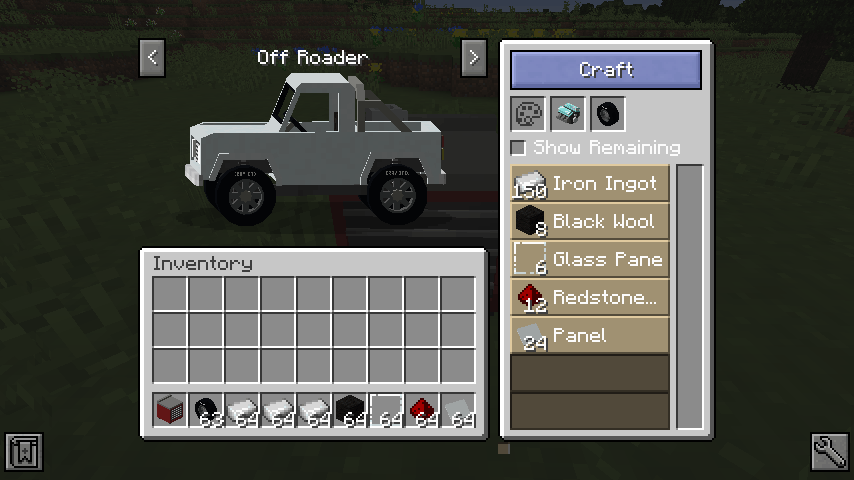This screenshot has height=480, width=854.
Task: Select the tire stack in the hotbar
Action: click(206, 410)
